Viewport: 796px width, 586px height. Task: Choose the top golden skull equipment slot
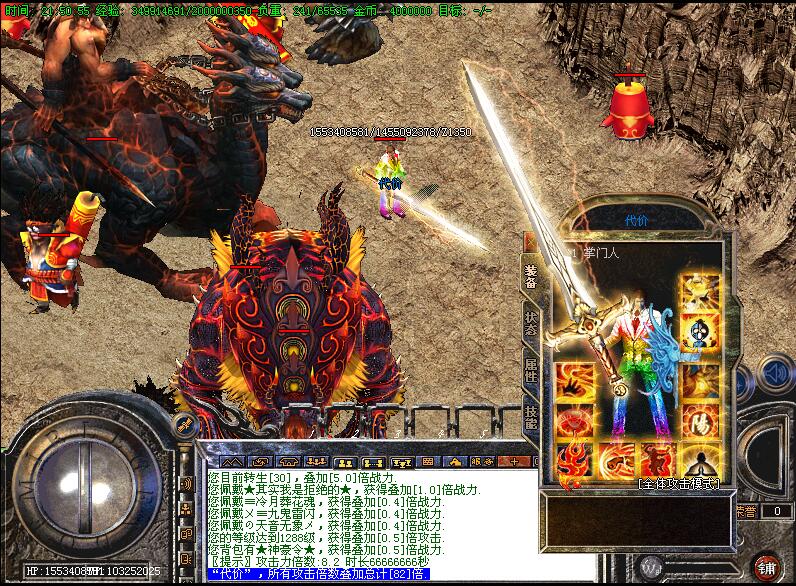[700, 292]
